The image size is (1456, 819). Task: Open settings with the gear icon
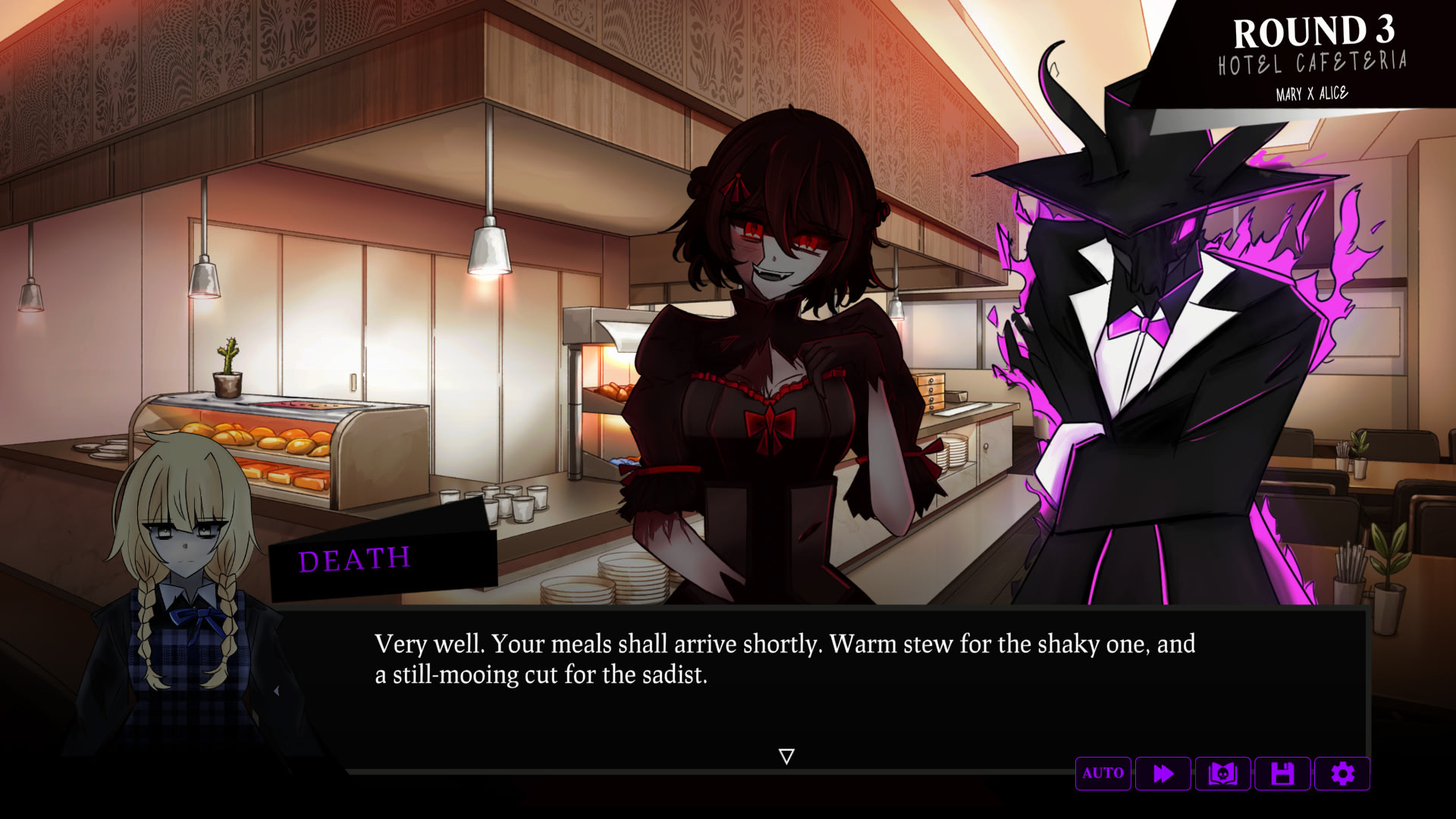click(x=1342, y=773)
